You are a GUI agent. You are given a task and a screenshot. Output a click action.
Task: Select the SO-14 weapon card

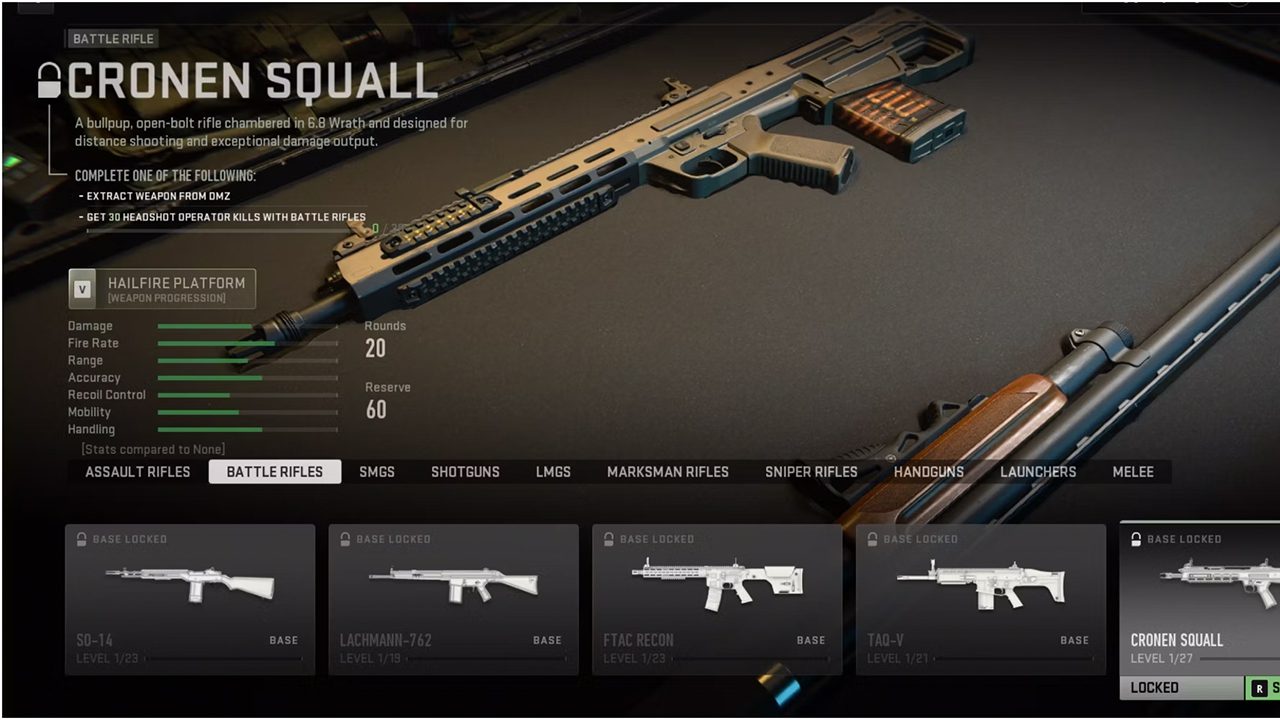(x=190, y=599)
